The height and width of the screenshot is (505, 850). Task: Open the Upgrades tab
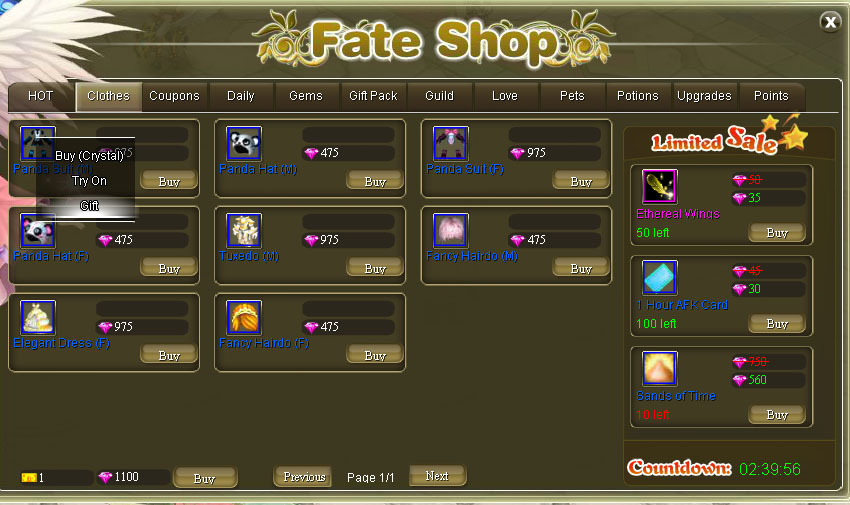[704, 96]
